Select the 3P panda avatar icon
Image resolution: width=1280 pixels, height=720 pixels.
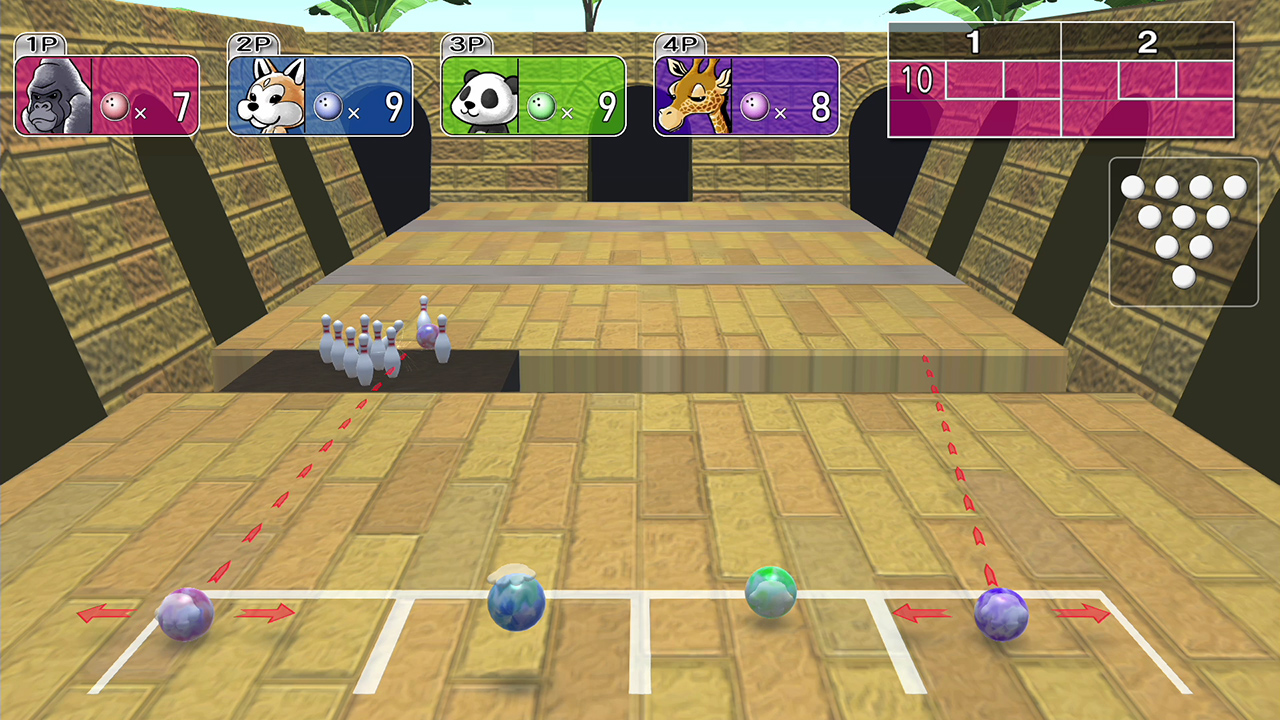coord(482,98)
